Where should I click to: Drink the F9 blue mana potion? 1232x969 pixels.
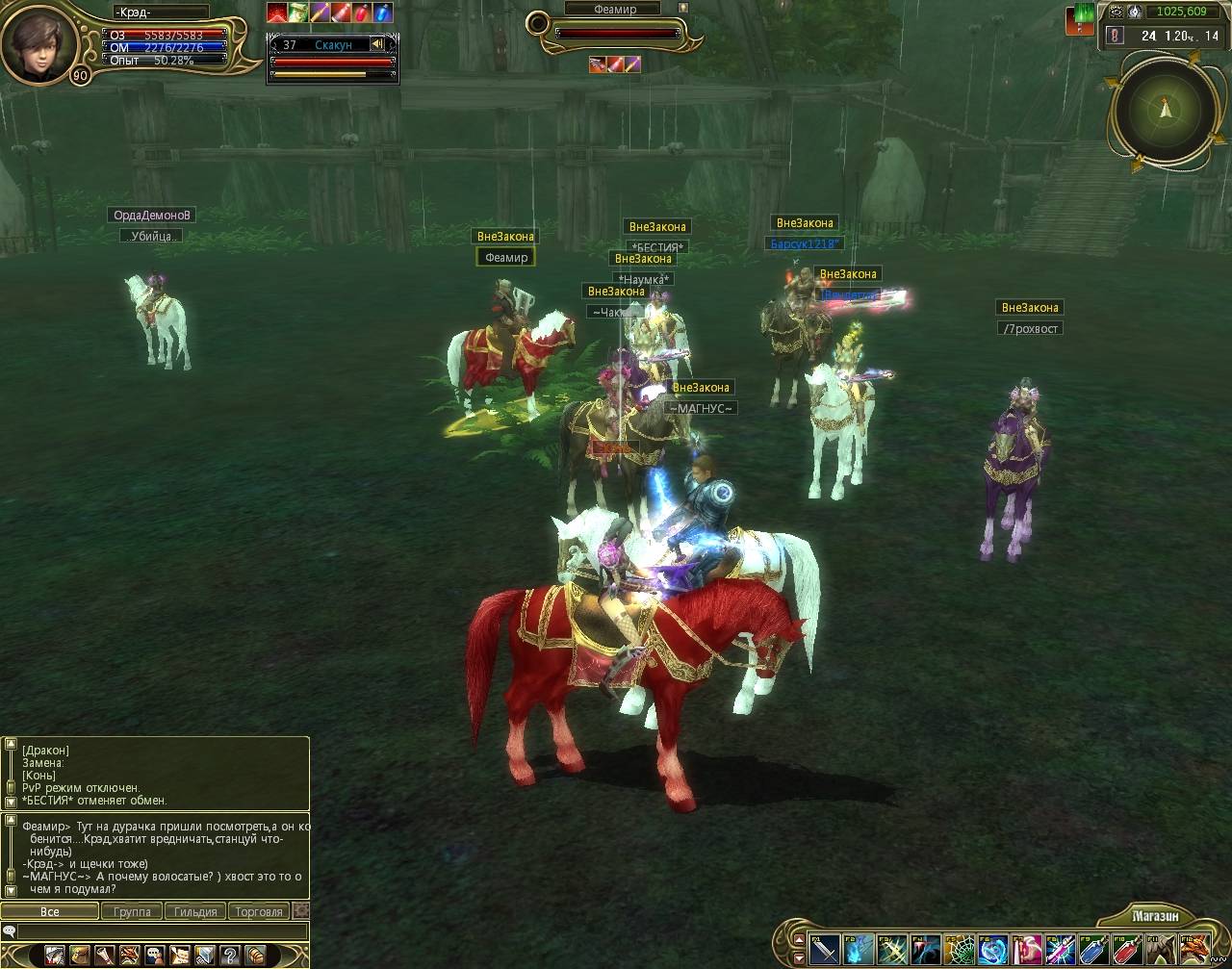[1091, 950]
